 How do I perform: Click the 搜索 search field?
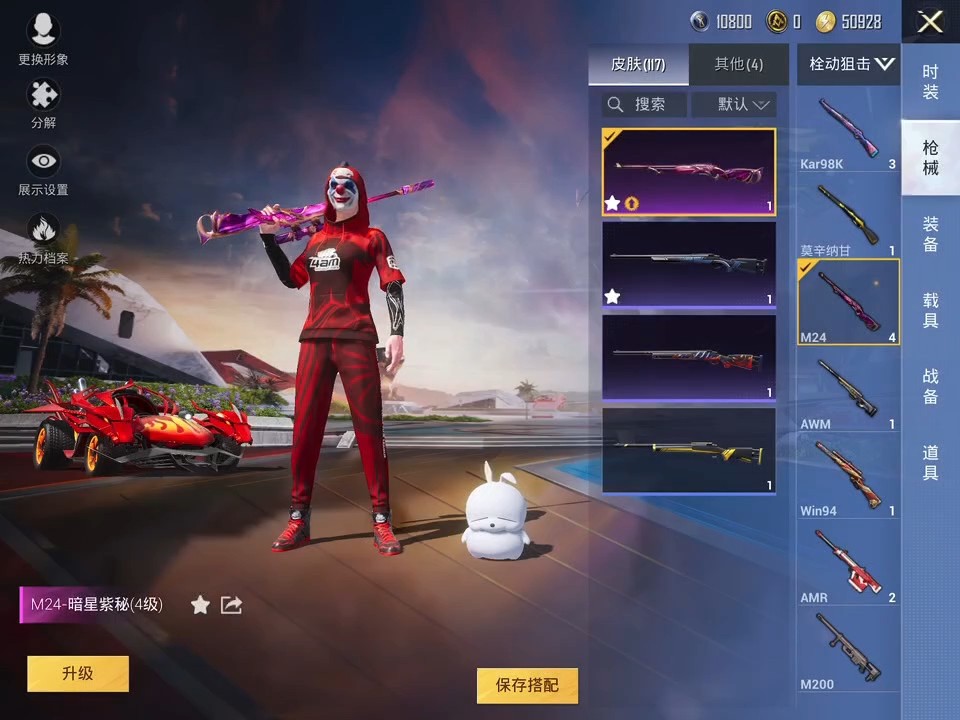click(645, 104)
